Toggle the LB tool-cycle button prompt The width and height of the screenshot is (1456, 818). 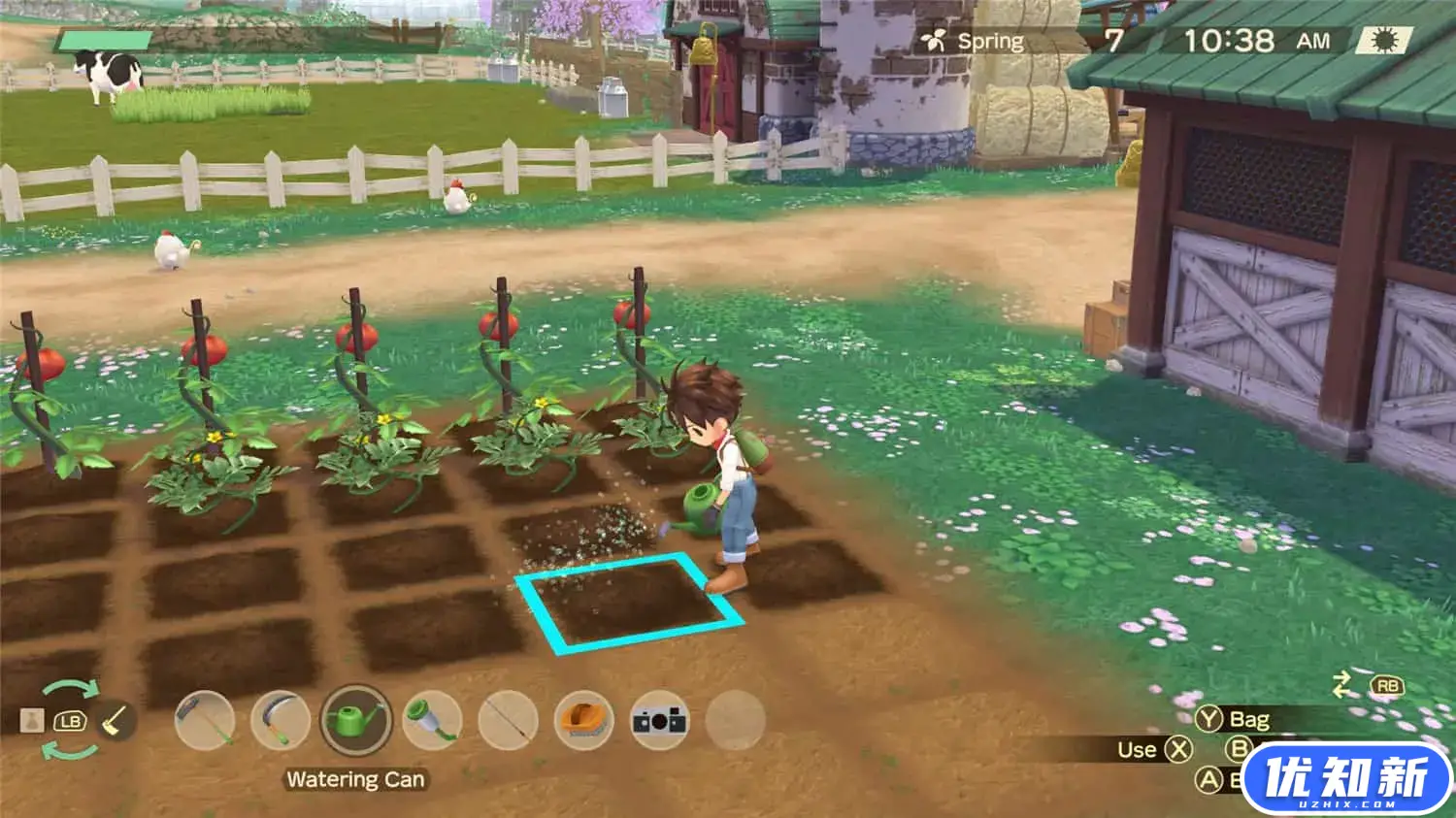[70, 721]
